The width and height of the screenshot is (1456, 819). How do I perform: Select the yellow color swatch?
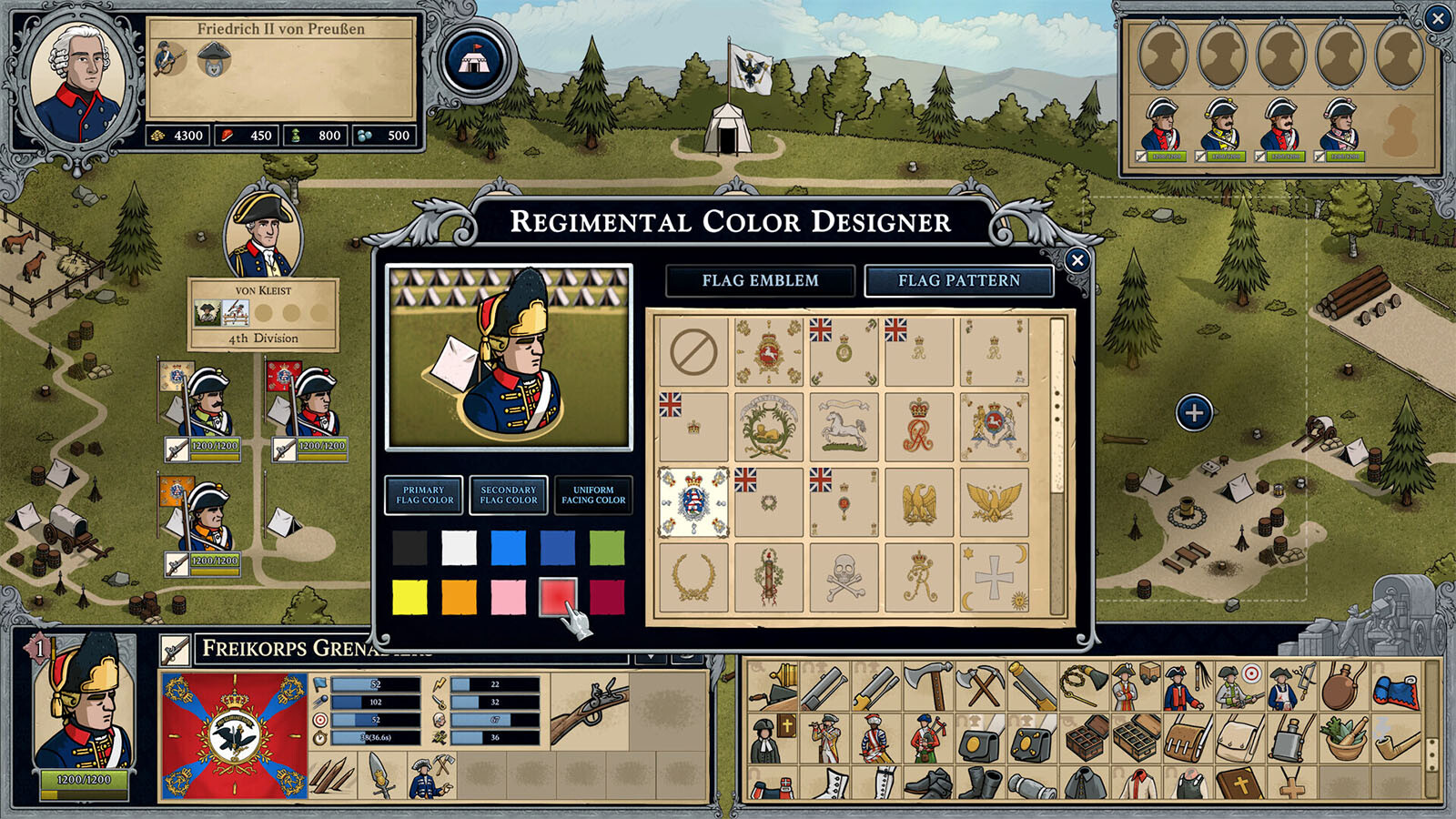click(409, 598)
